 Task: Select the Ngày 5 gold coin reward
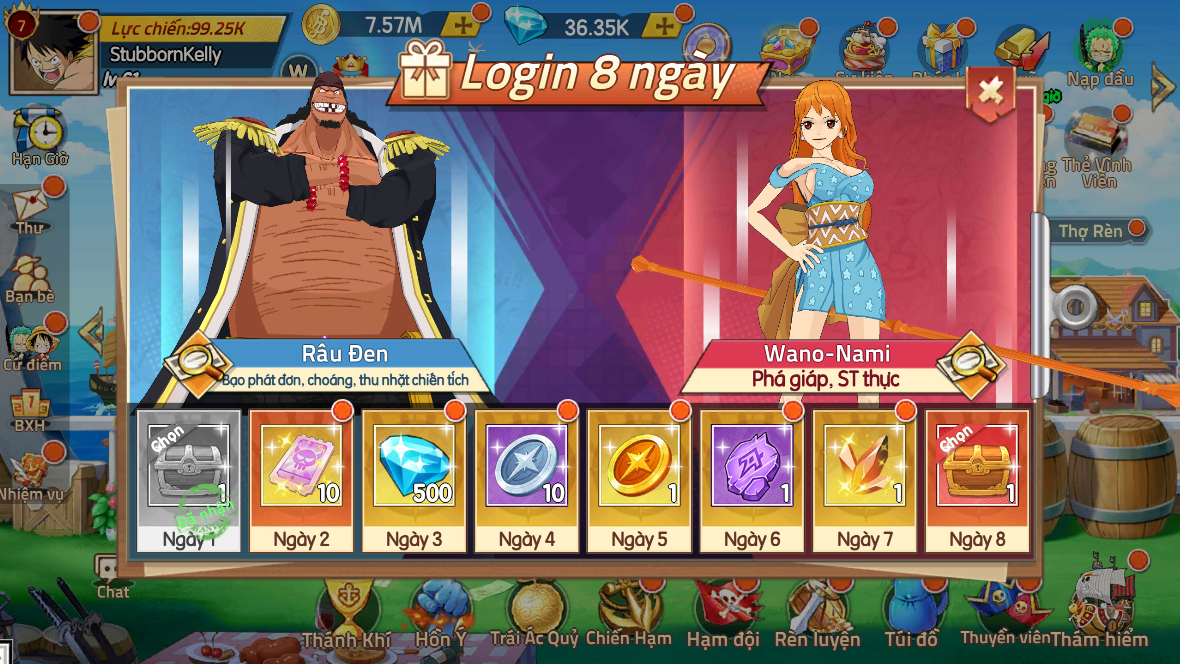639,469
